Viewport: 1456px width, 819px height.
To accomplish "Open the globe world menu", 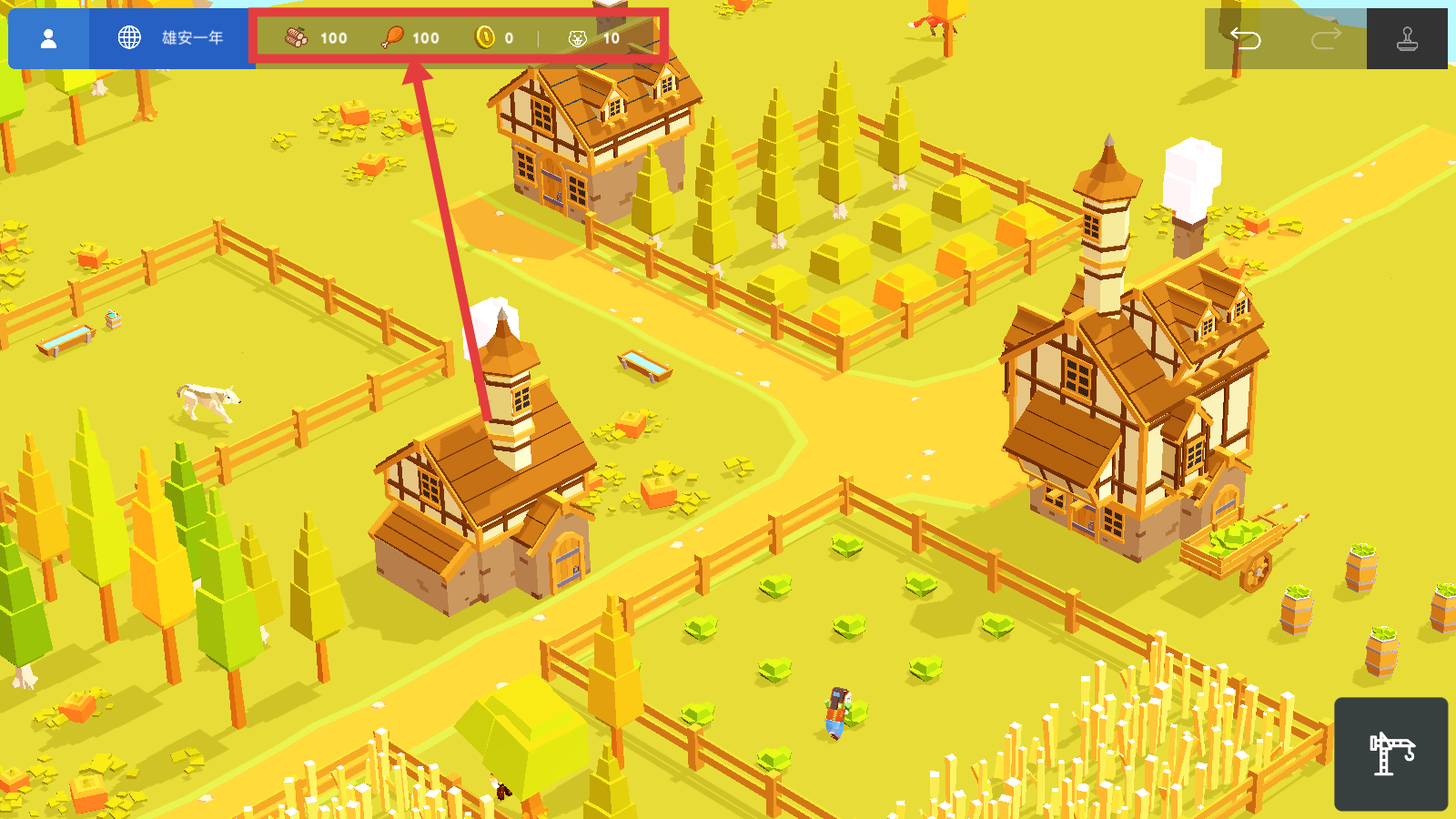I will point(130,38).
